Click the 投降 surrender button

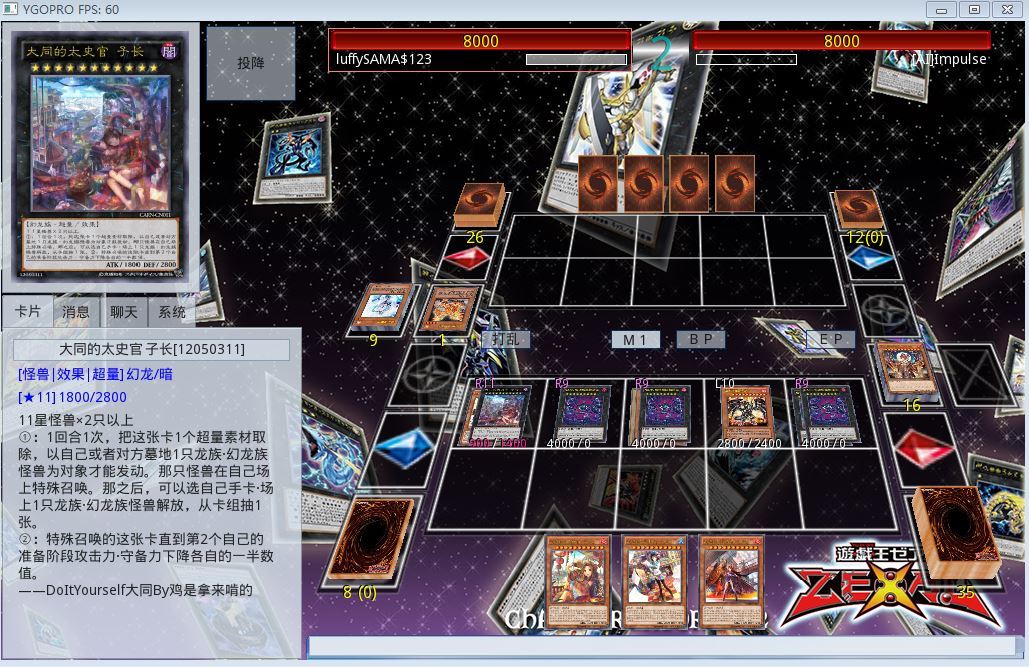point(251,63)
